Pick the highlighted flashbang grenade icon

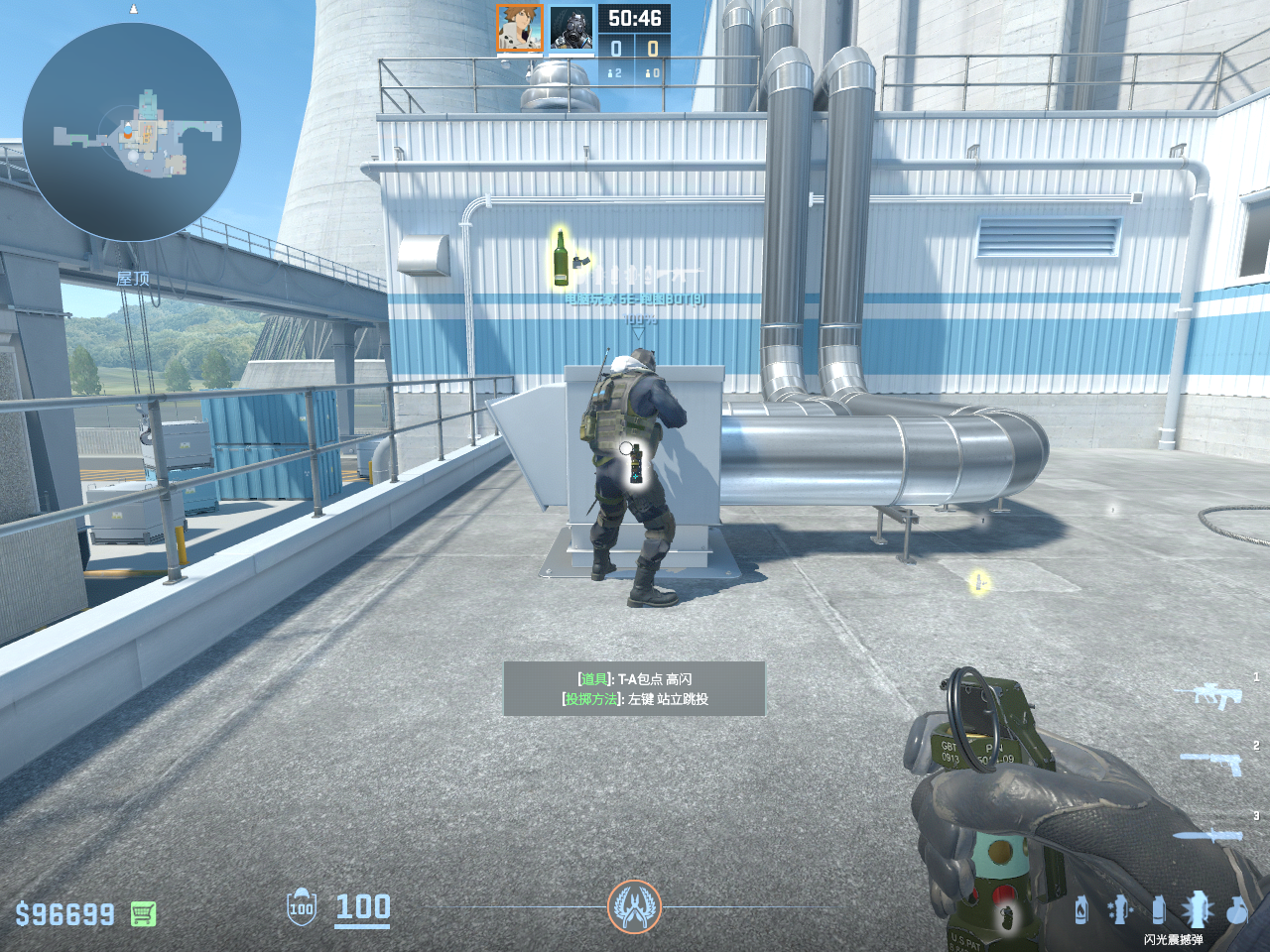coord(1197,908)
